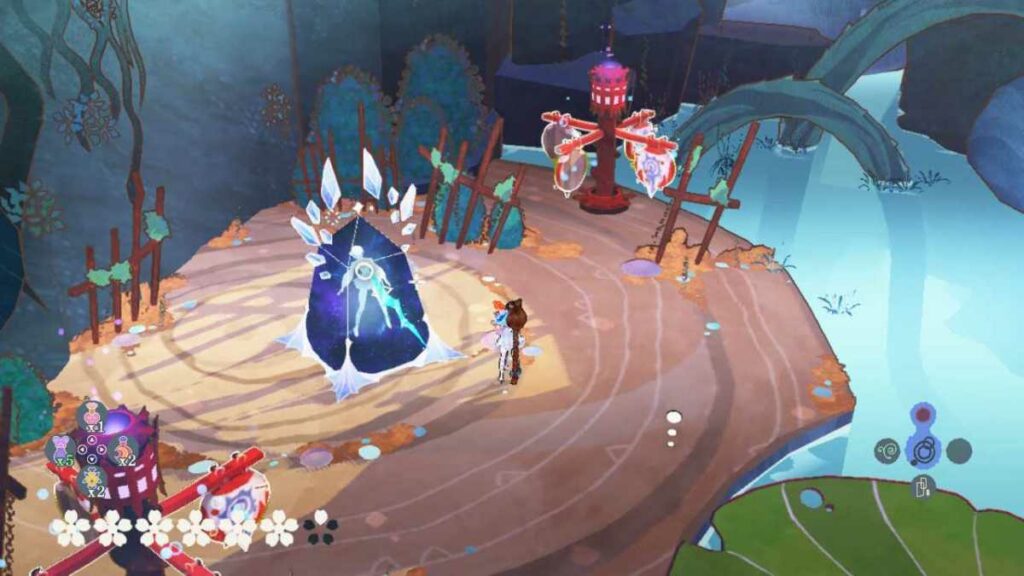The width and height of the screenshot is (1024, 576).
Task: Select the purple potion item with x5
Action: click(x=61, y=447)
